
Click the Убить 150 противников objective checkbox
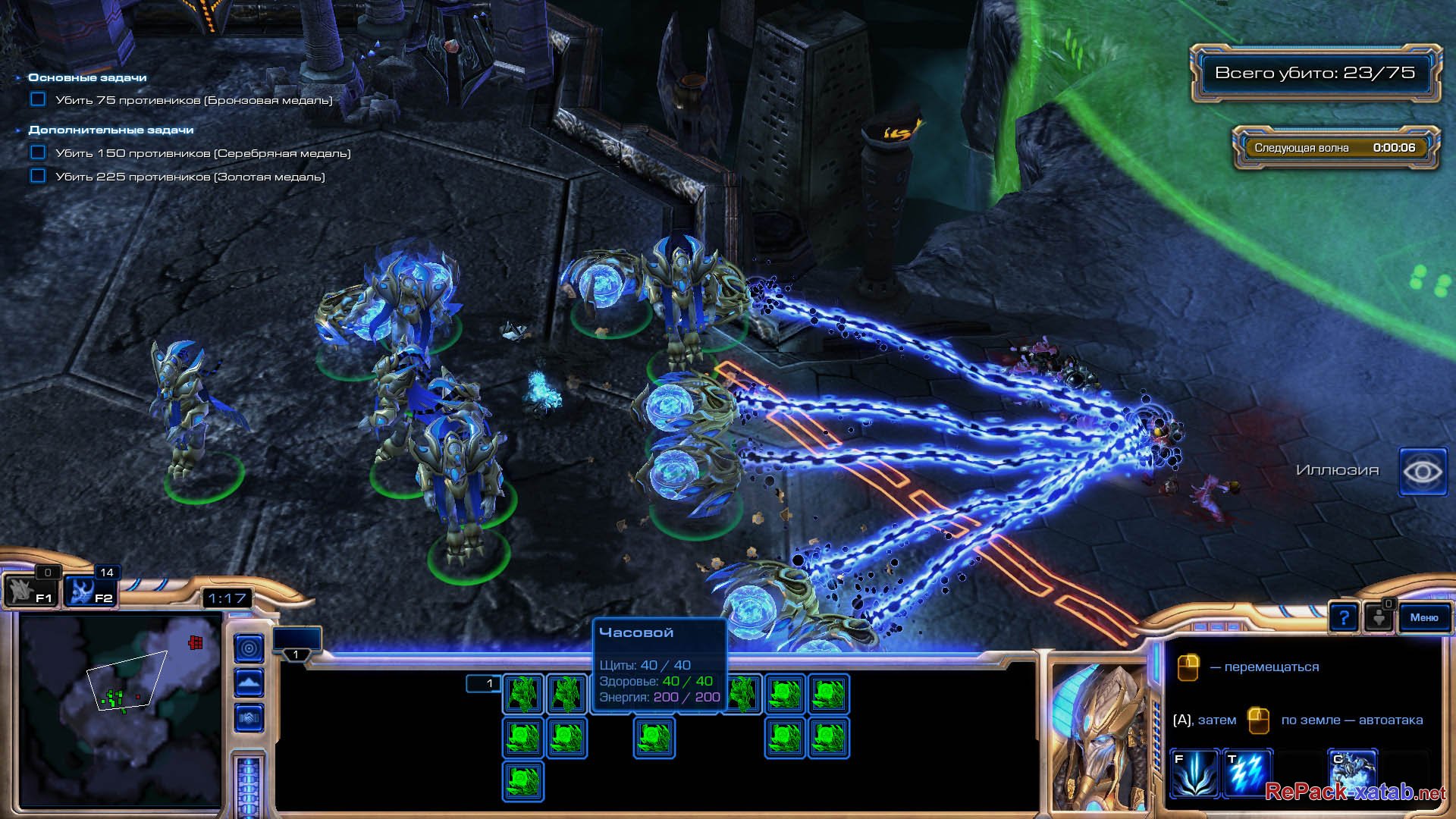pyautogui.click(x=38, y=152)
